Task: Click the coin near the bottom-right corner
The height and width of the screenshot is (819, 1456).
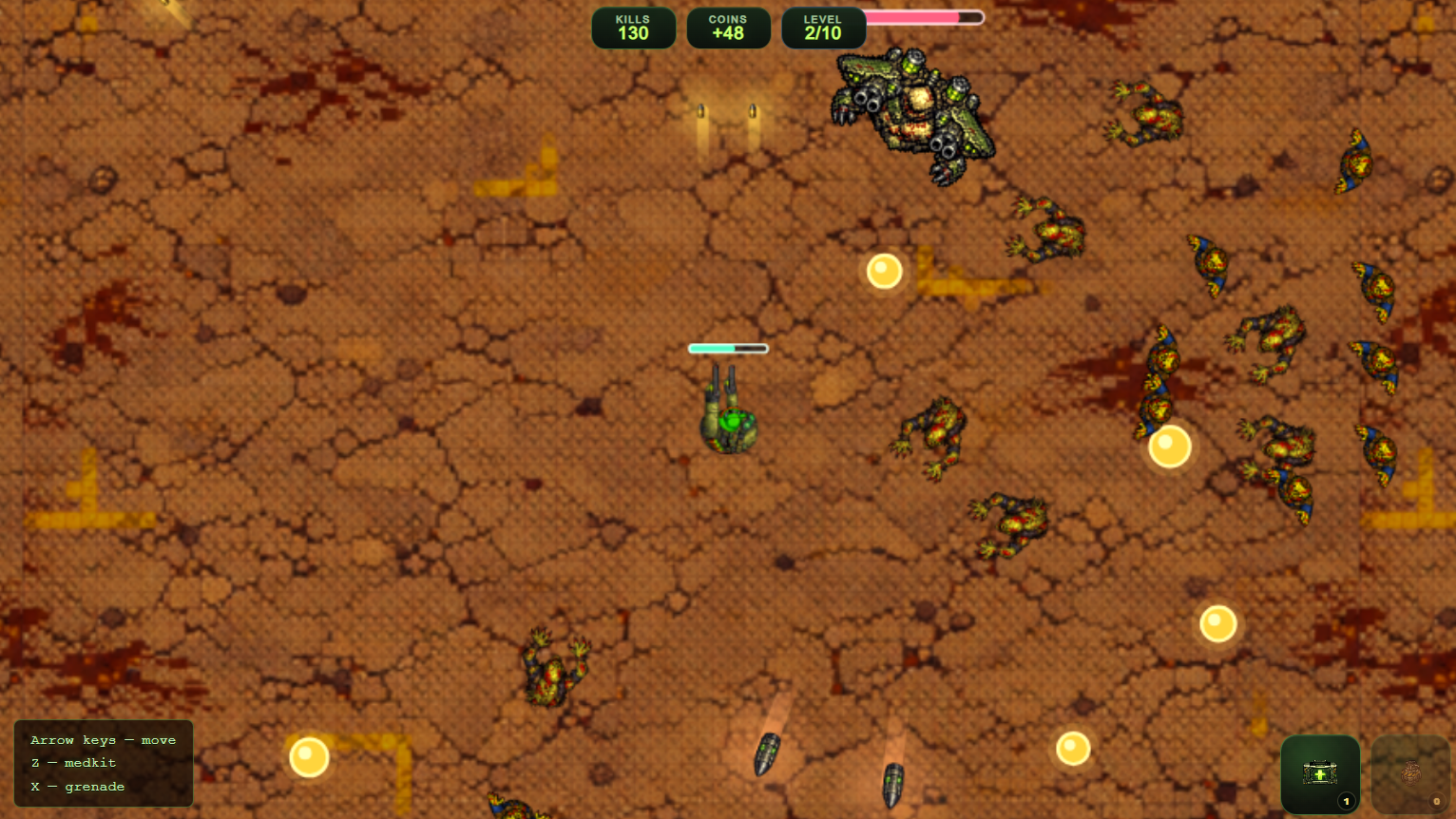Action: click(1074, 748)
